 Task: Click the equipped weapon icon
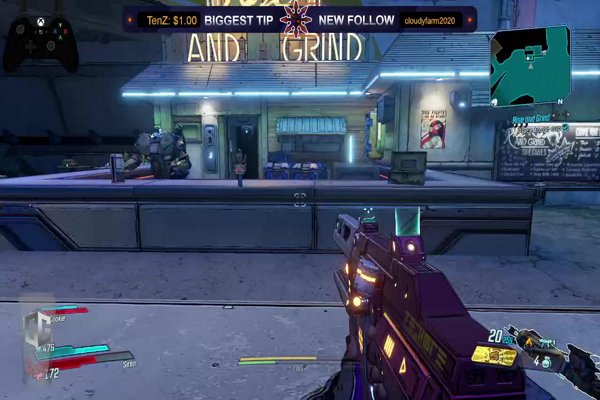pos(494,355)
